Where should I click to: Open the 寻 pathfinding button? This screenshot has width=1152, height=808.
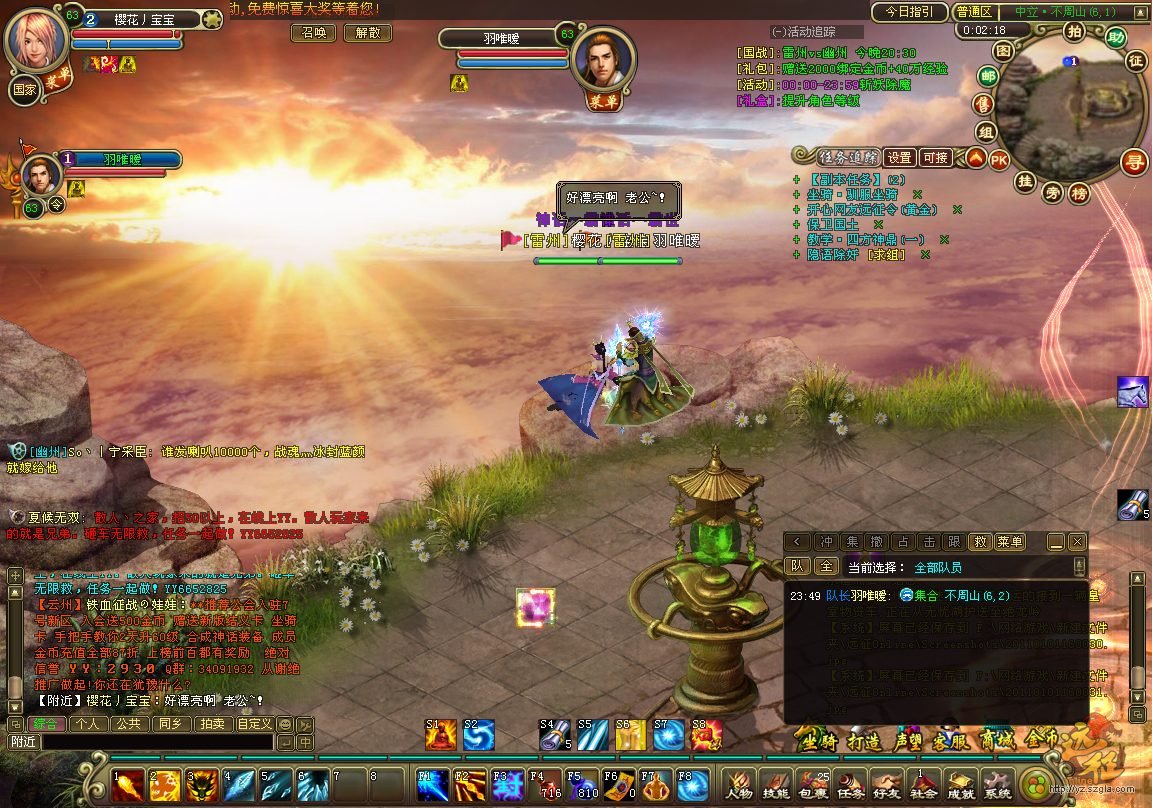pyautogui.click(x=1133, y=162)
